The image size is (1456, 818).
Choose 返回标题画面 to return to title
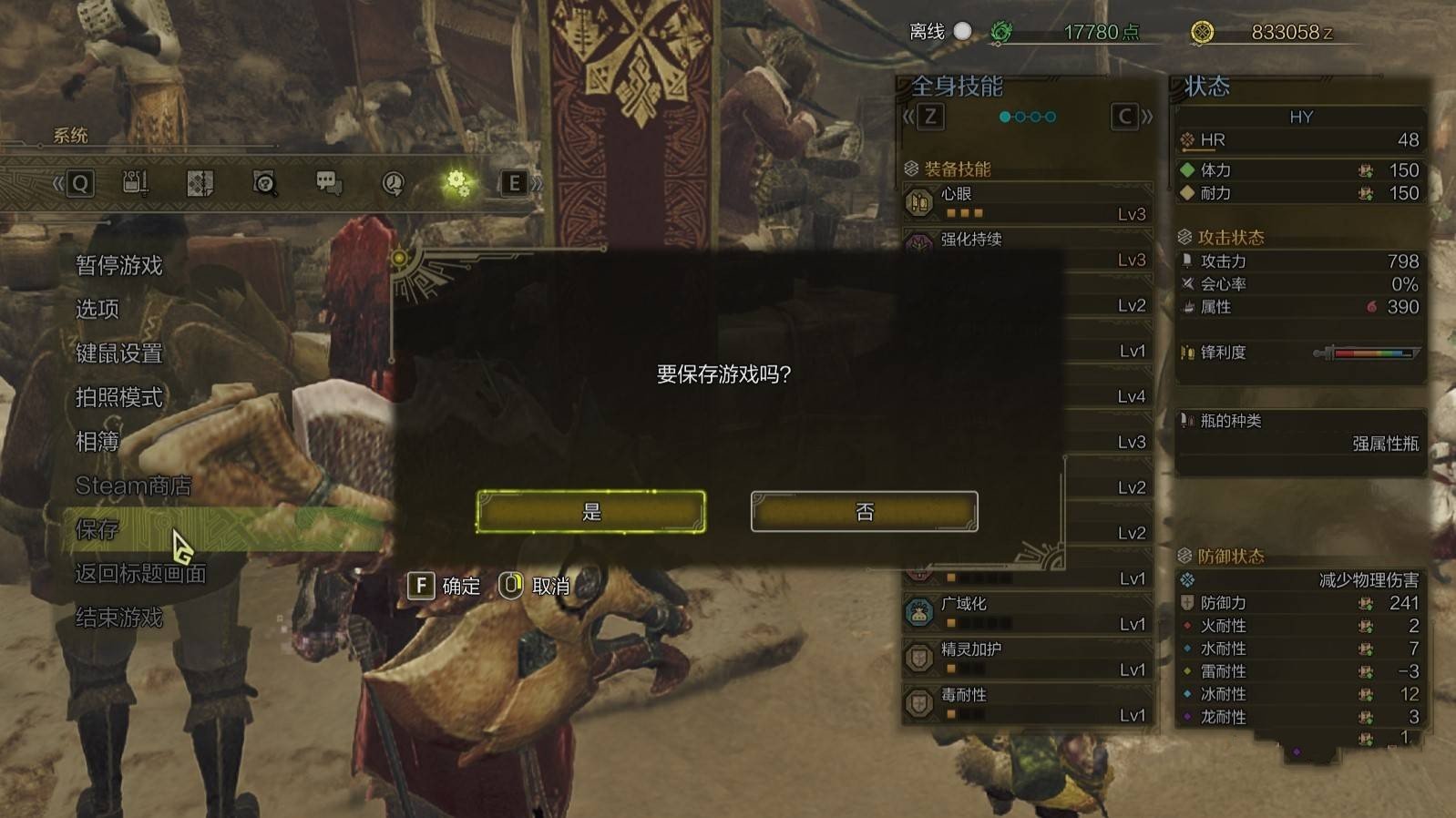click(141, 574)
